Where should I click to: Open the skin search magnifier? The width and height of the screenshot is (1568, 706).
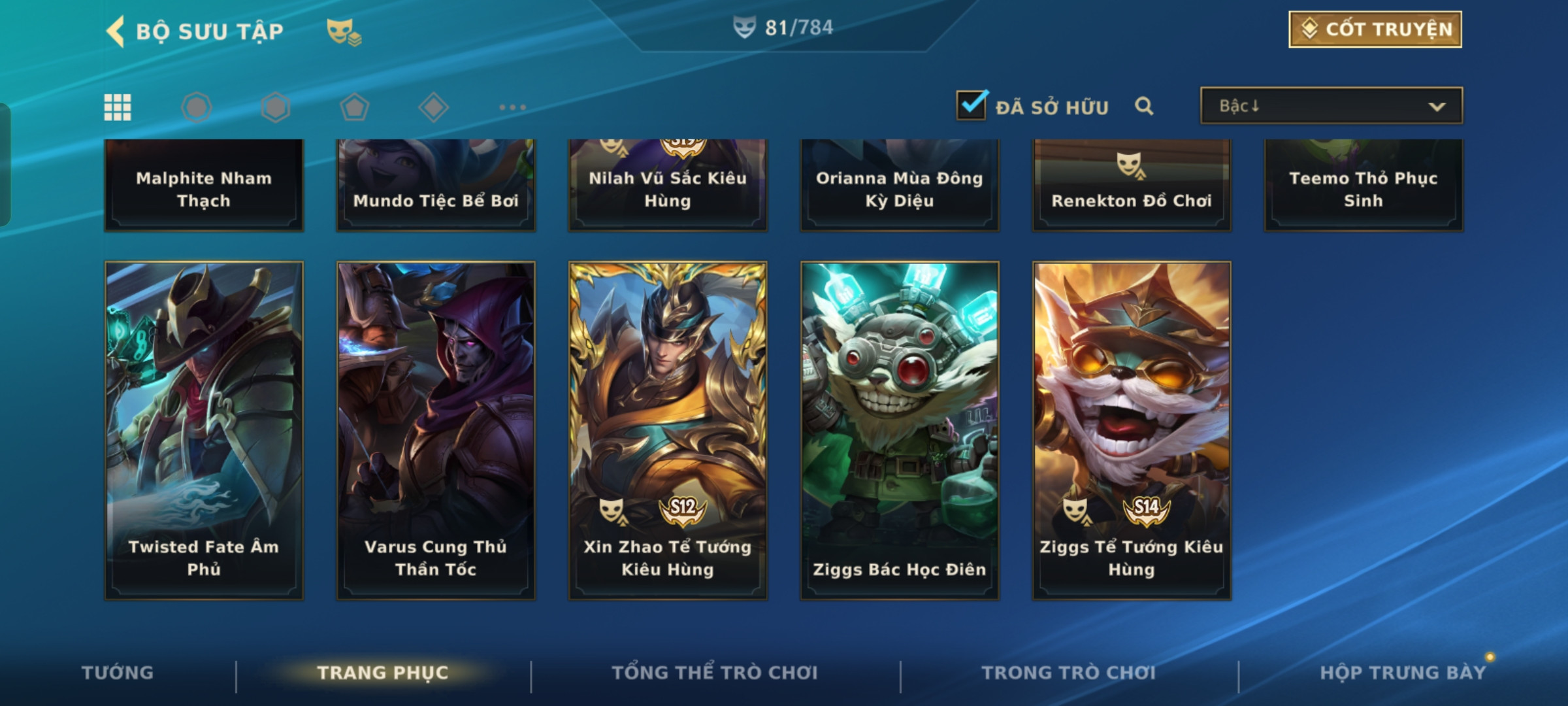tap(1143, 106)
